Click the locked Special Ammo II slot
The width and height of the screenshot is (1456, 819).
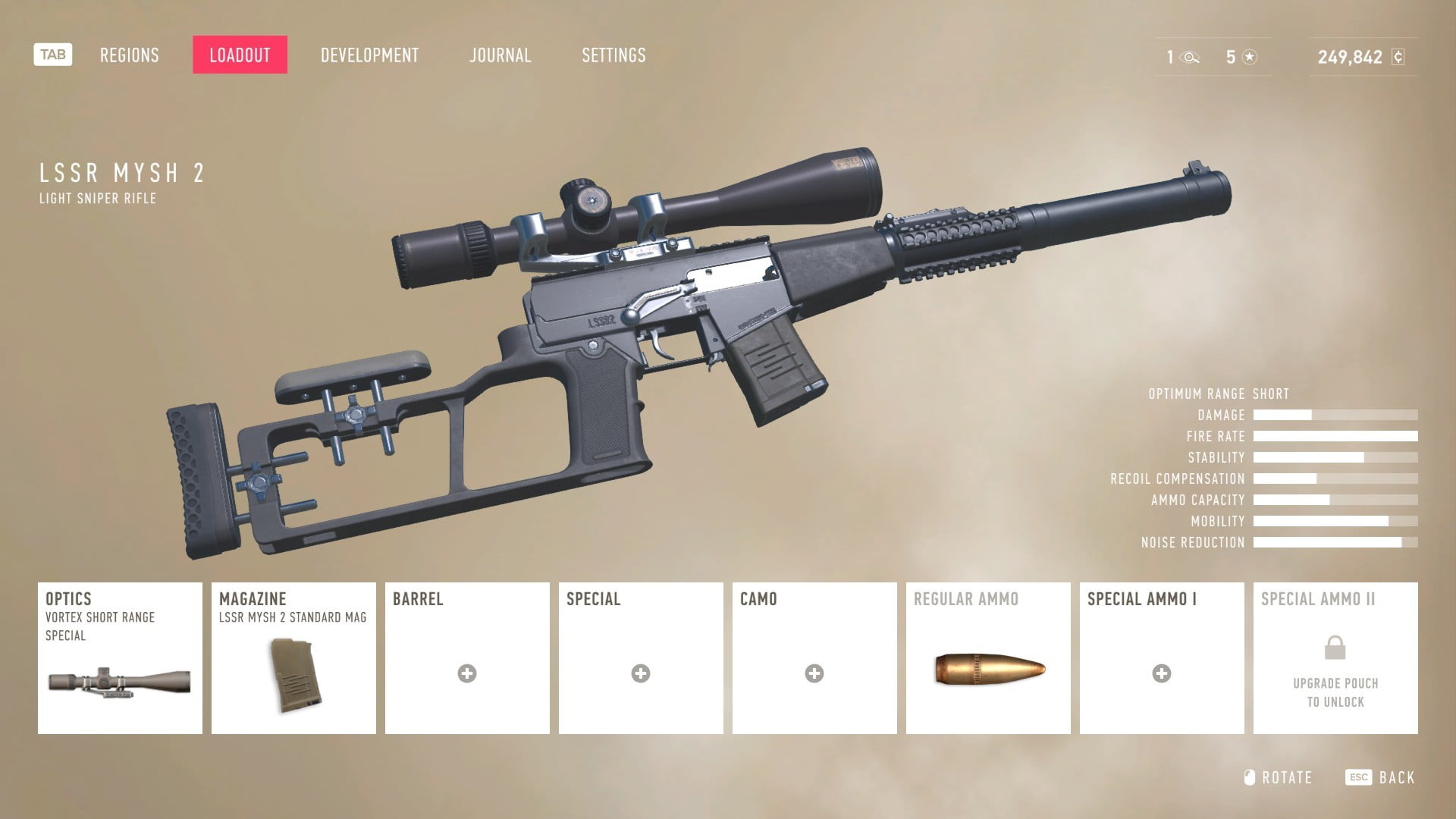(x=1335, y=657)
